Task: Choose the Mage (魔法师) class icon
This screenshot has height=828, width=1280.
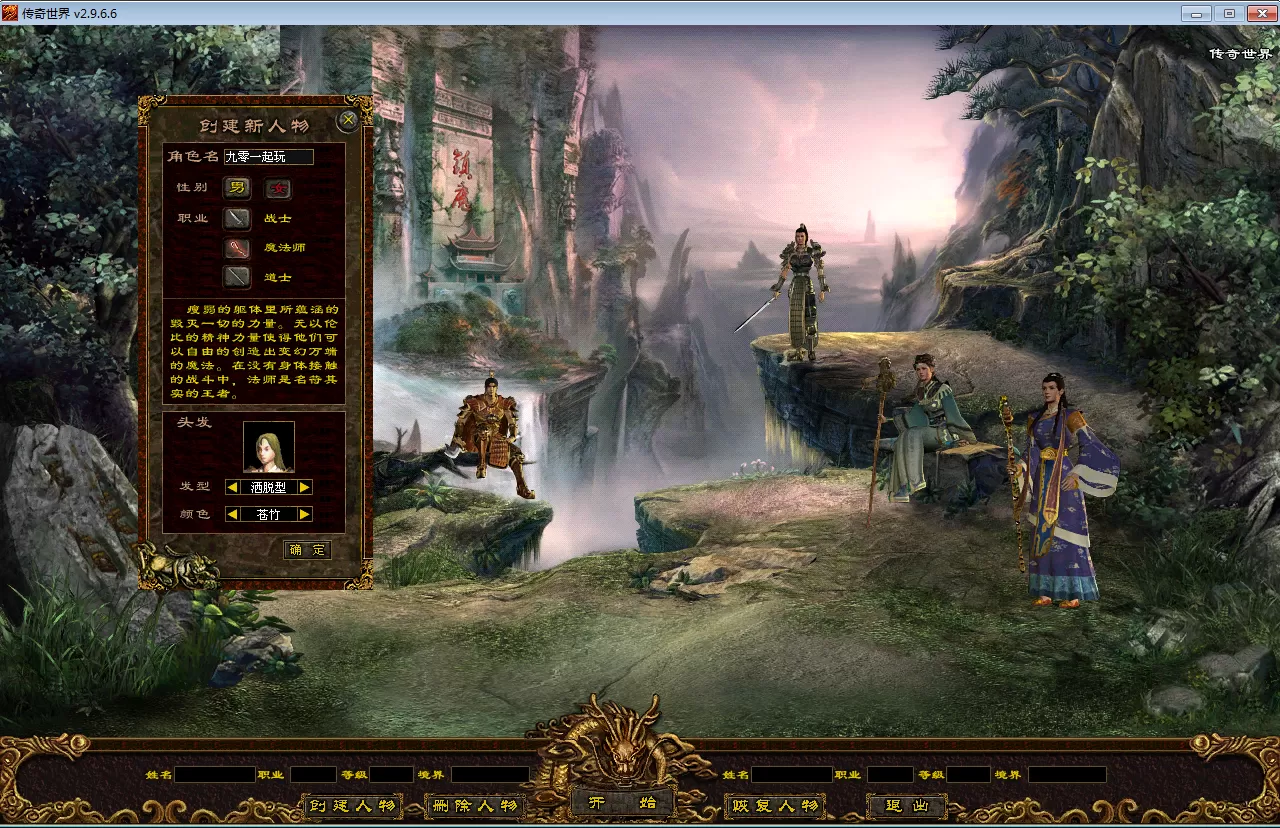Action: 237,248
